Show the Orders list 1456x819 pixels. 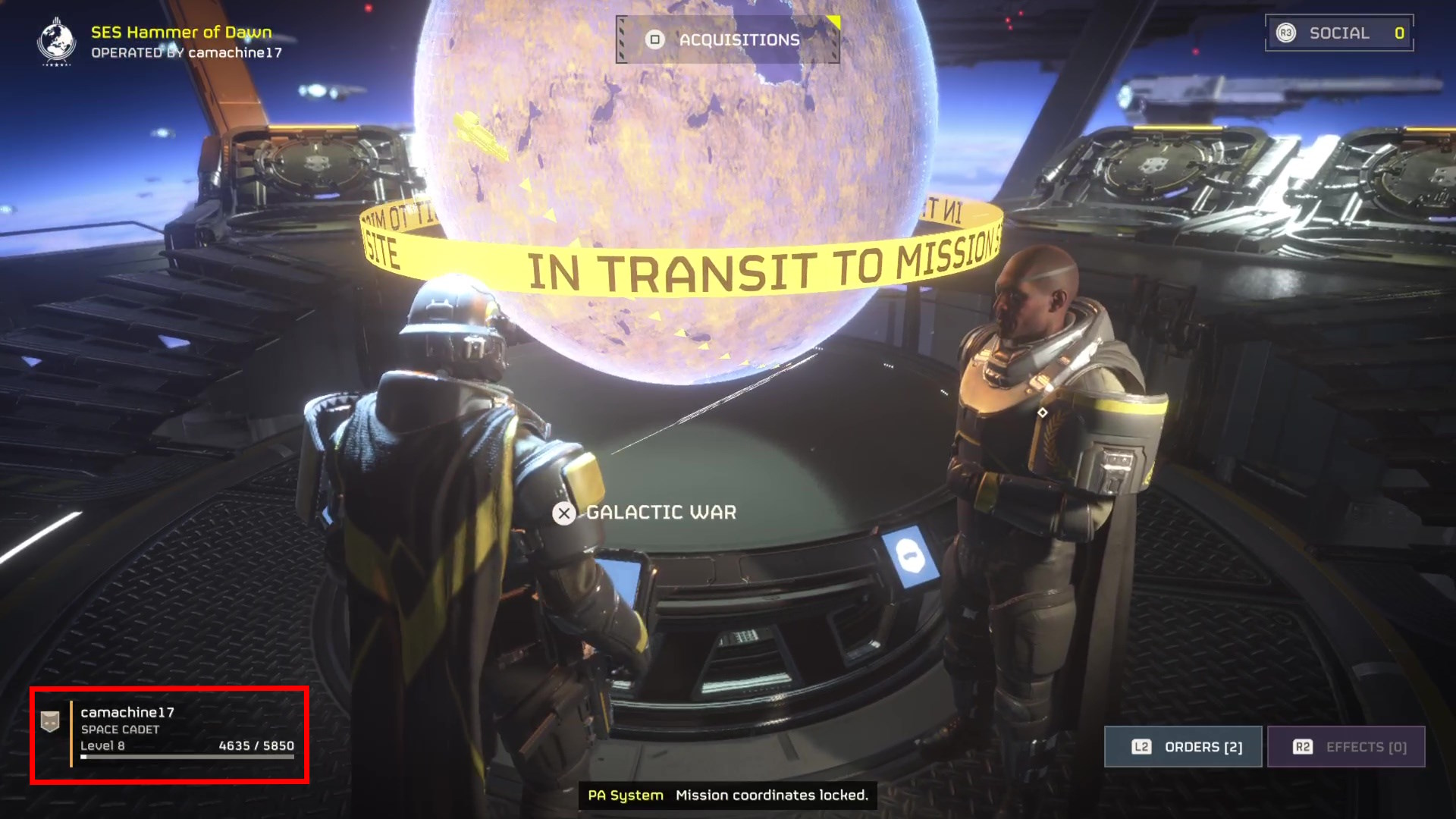(x=1183, y=747)
